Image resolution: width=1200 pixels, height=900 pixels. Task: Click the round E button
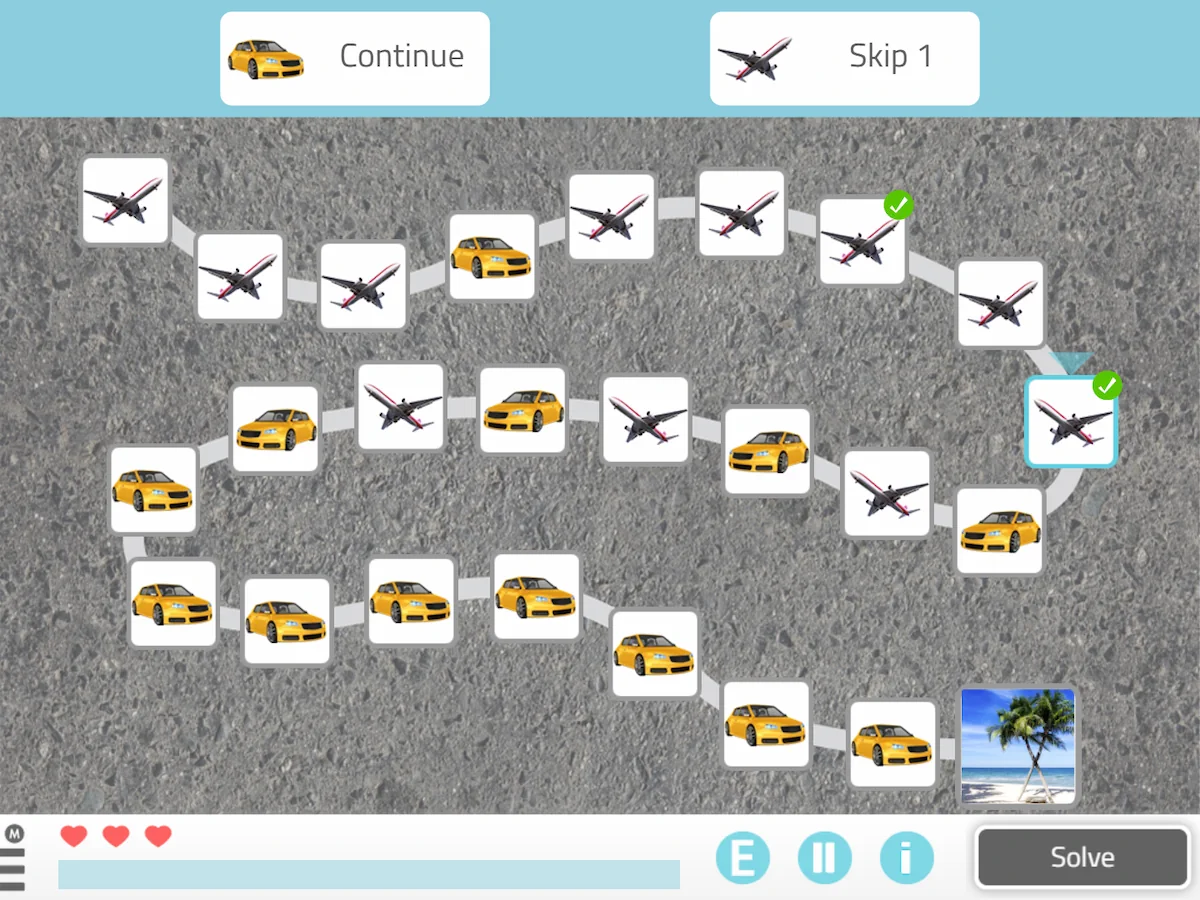742,858
